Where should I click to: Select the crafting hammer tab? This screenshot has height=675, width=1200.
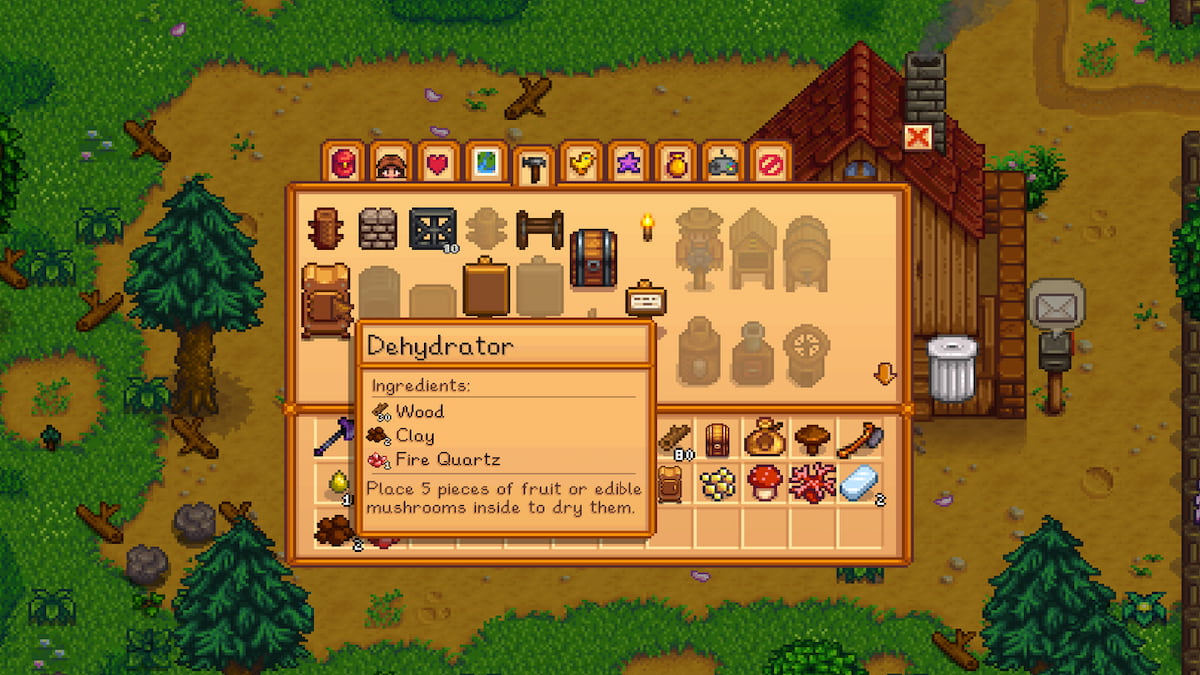pos(533,167)
